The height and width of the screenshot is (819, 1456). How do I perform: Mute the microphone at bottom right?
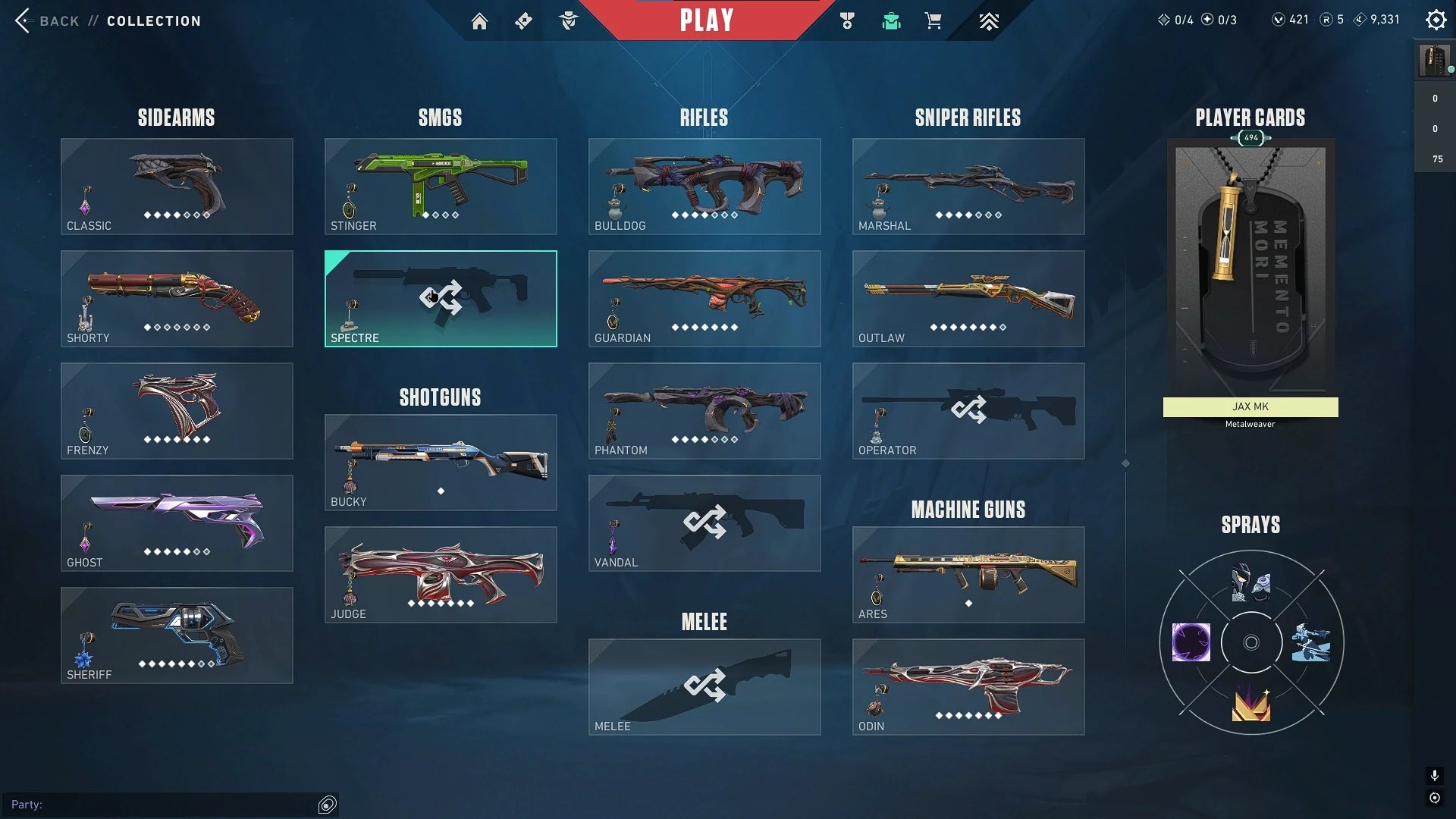[1433, 776]
